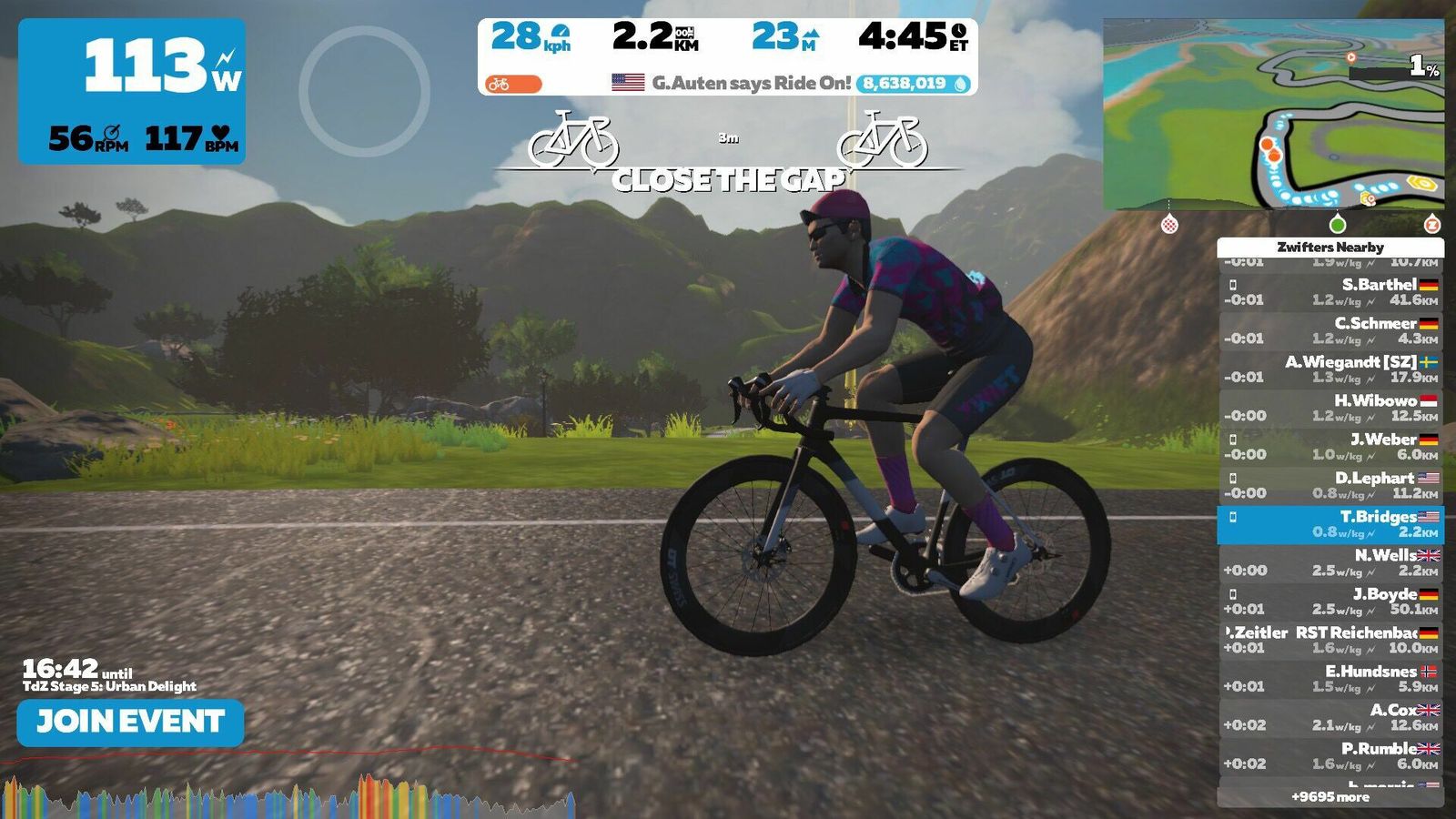Select D.Lephart in Zwifters Nearby

1330,485
